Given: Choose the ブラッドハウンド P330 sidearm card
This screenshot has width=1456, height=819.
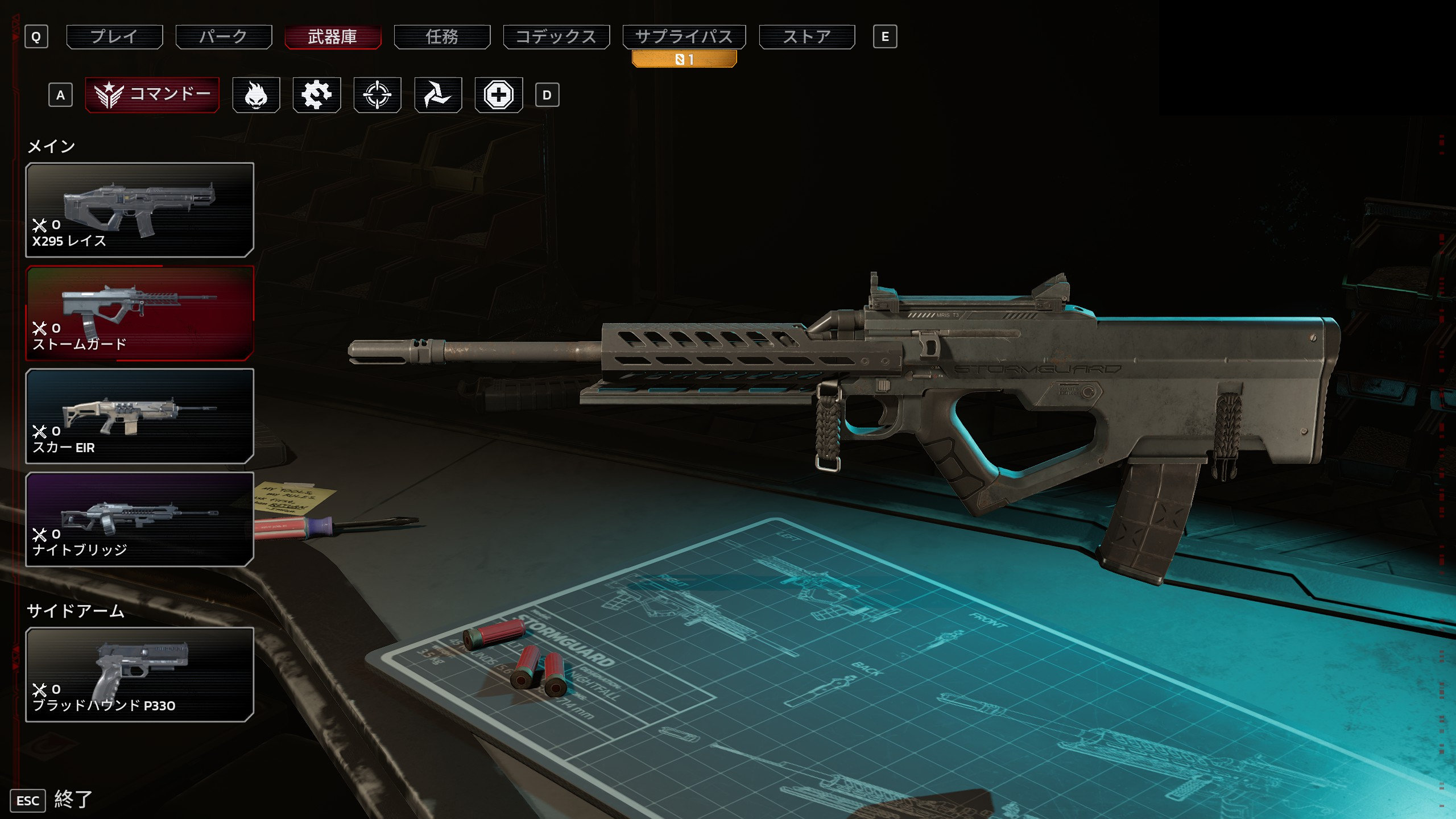Looking at the screenshot, I should click(x=139, y=675).
